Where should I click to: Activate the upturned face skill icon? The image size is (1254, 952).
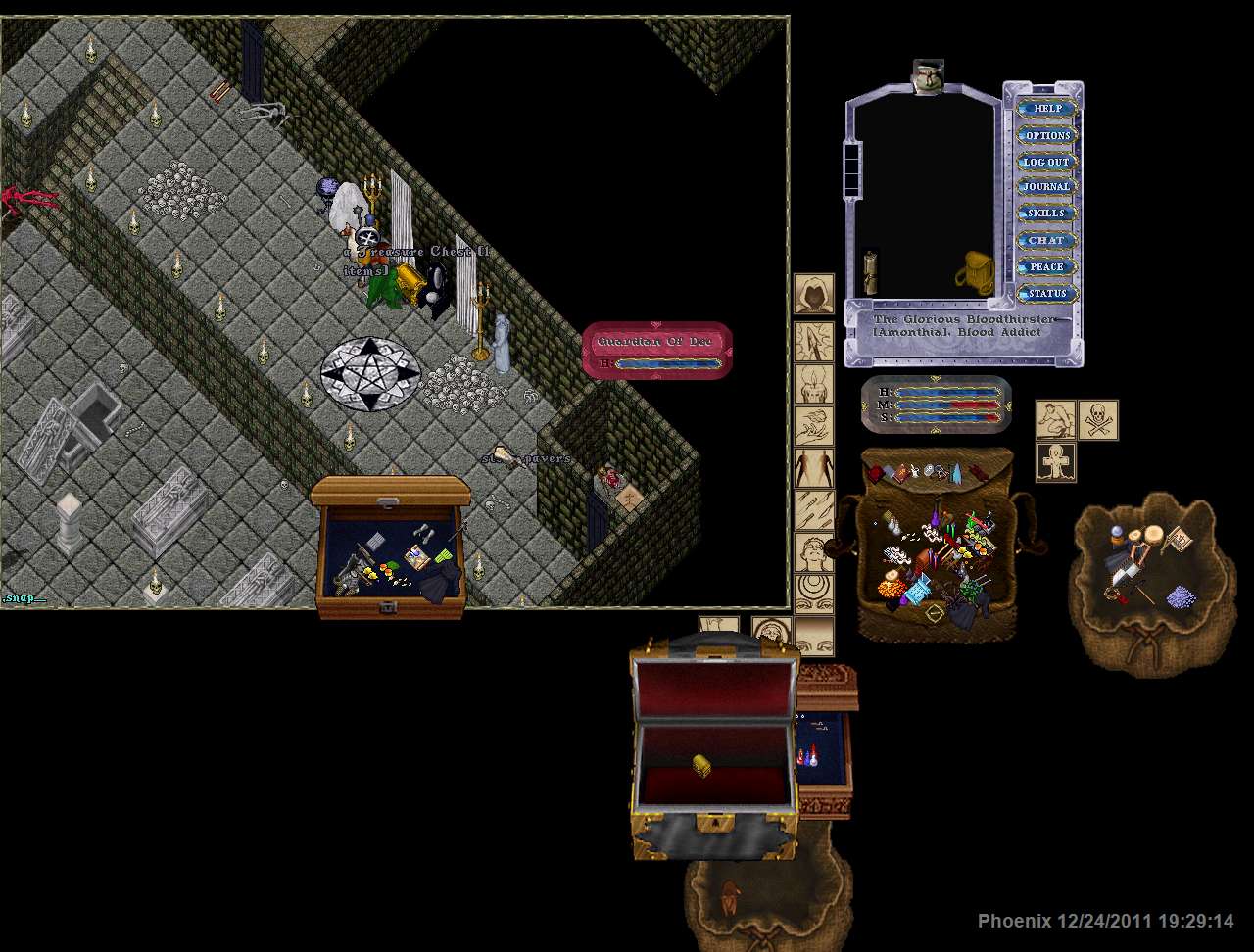click(813, 553)
